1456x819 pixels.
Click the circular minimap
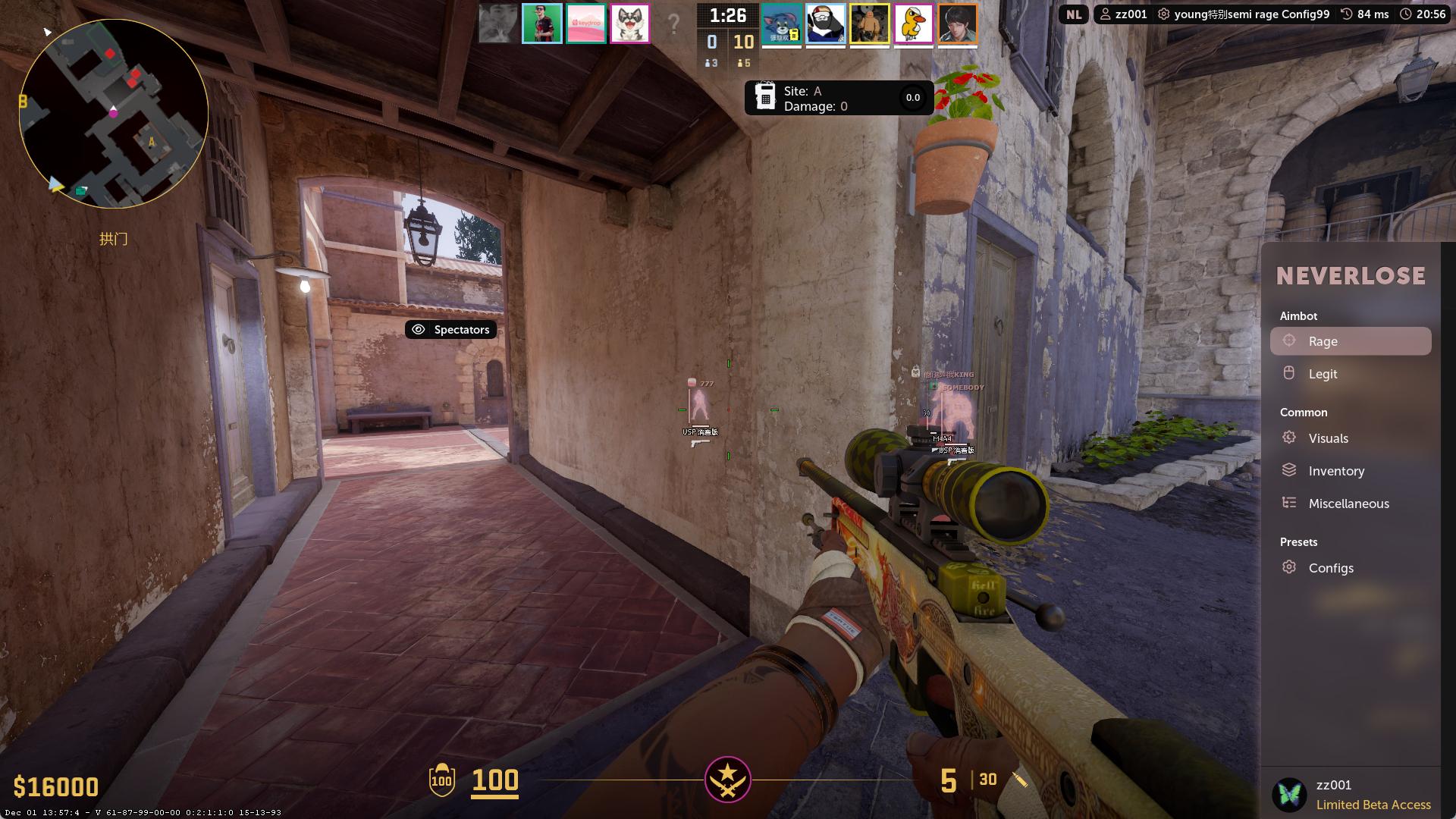pos(114,114)
